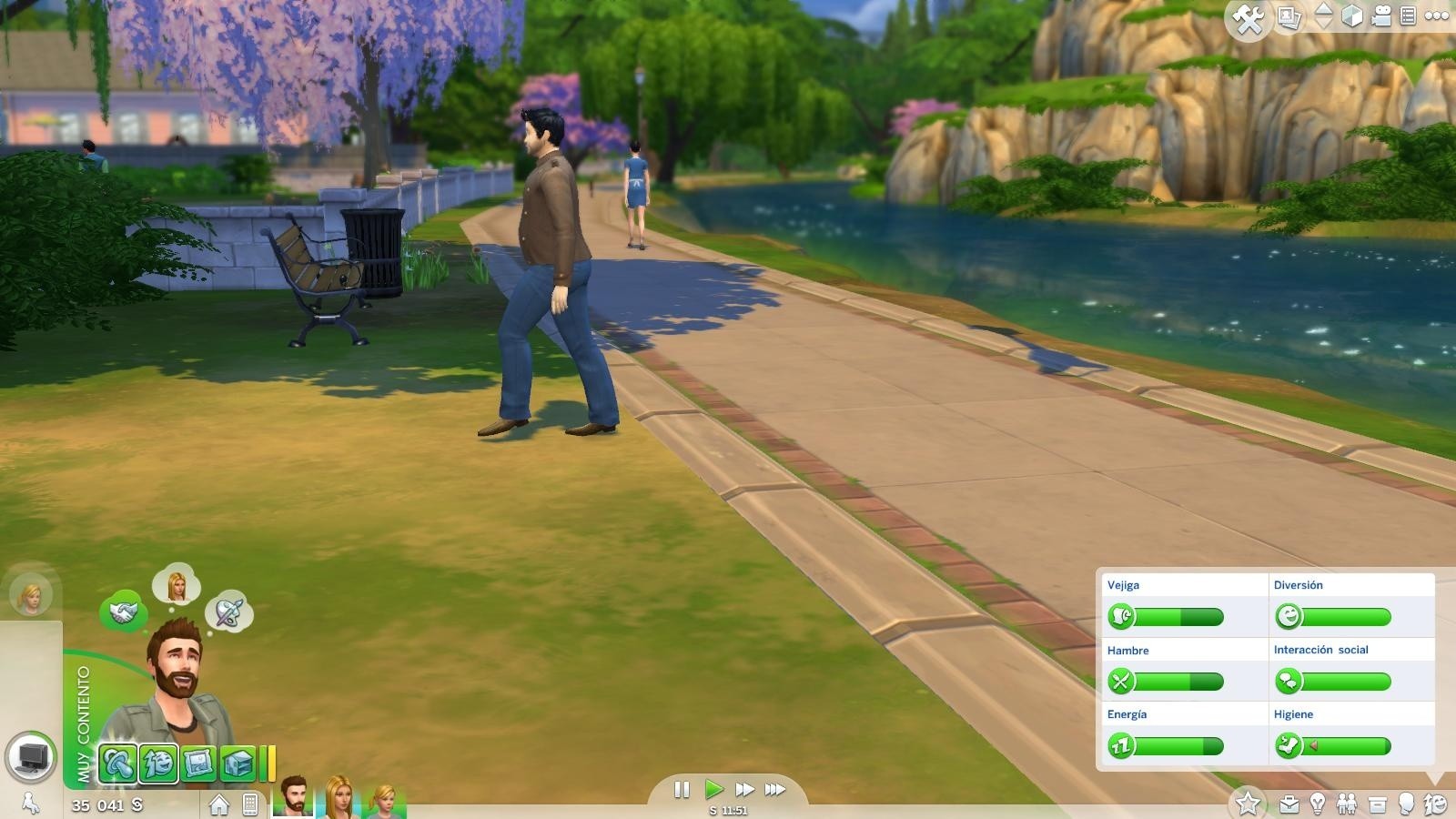View Aspirations via the lightbulb icon
Screen dimensions: 1456x819
(x=1318, y=804)
